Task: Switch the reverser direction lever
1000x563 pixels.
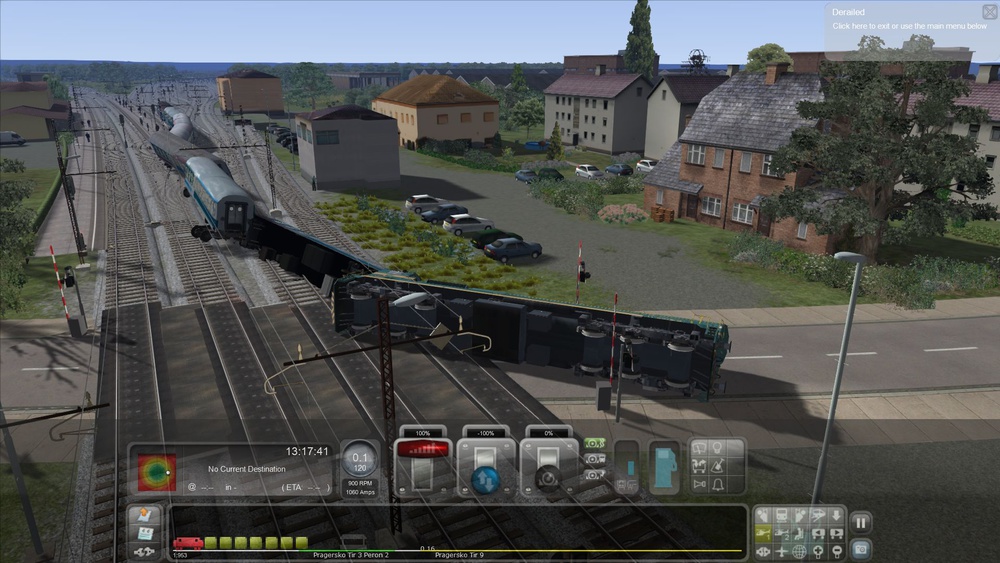Action: click(x=486, y=466)
